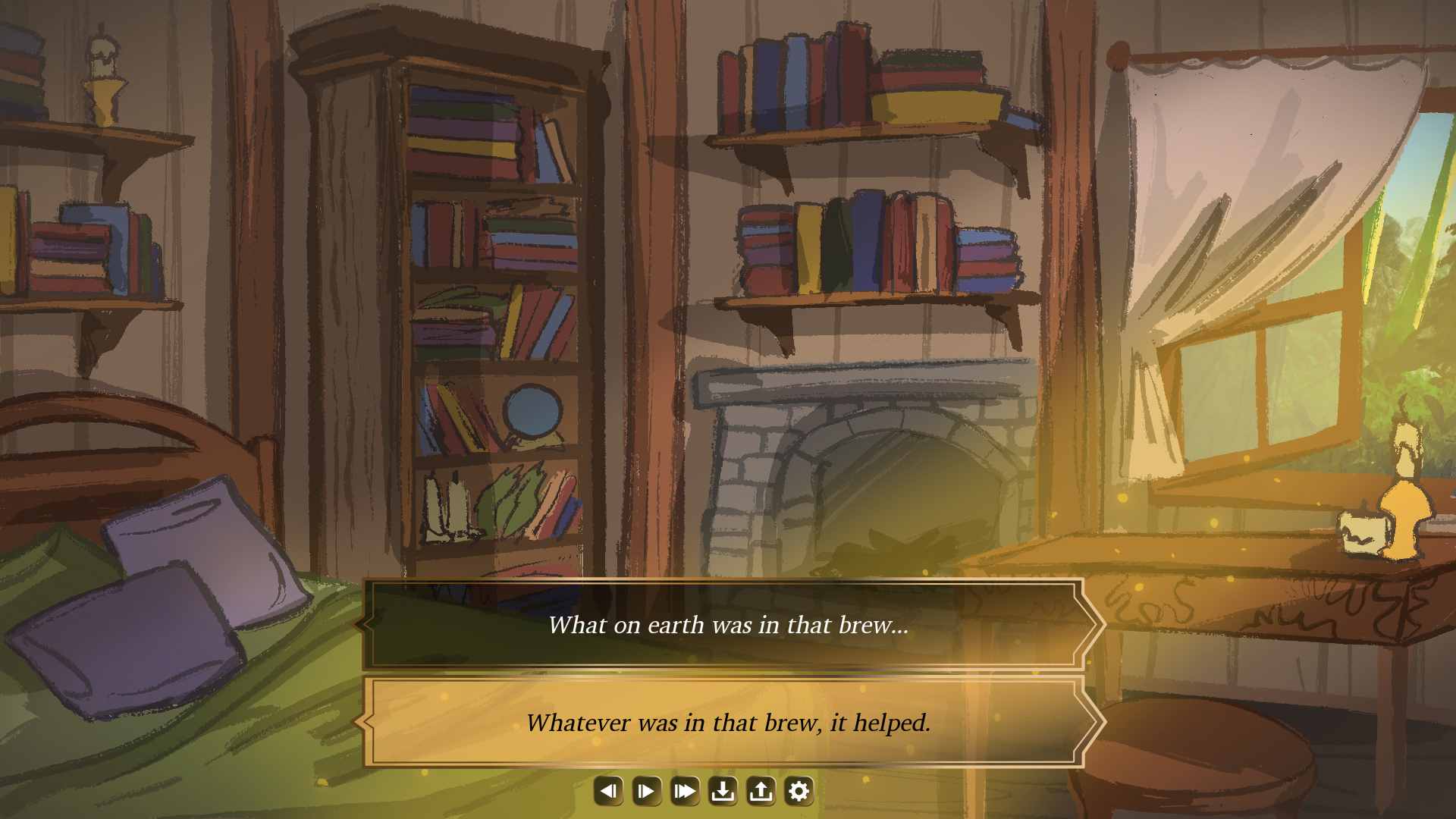Viewport: 1456px width, 819px height.
Task: Click the quick-menu toolbar area
Action: [x=704, y=790]
